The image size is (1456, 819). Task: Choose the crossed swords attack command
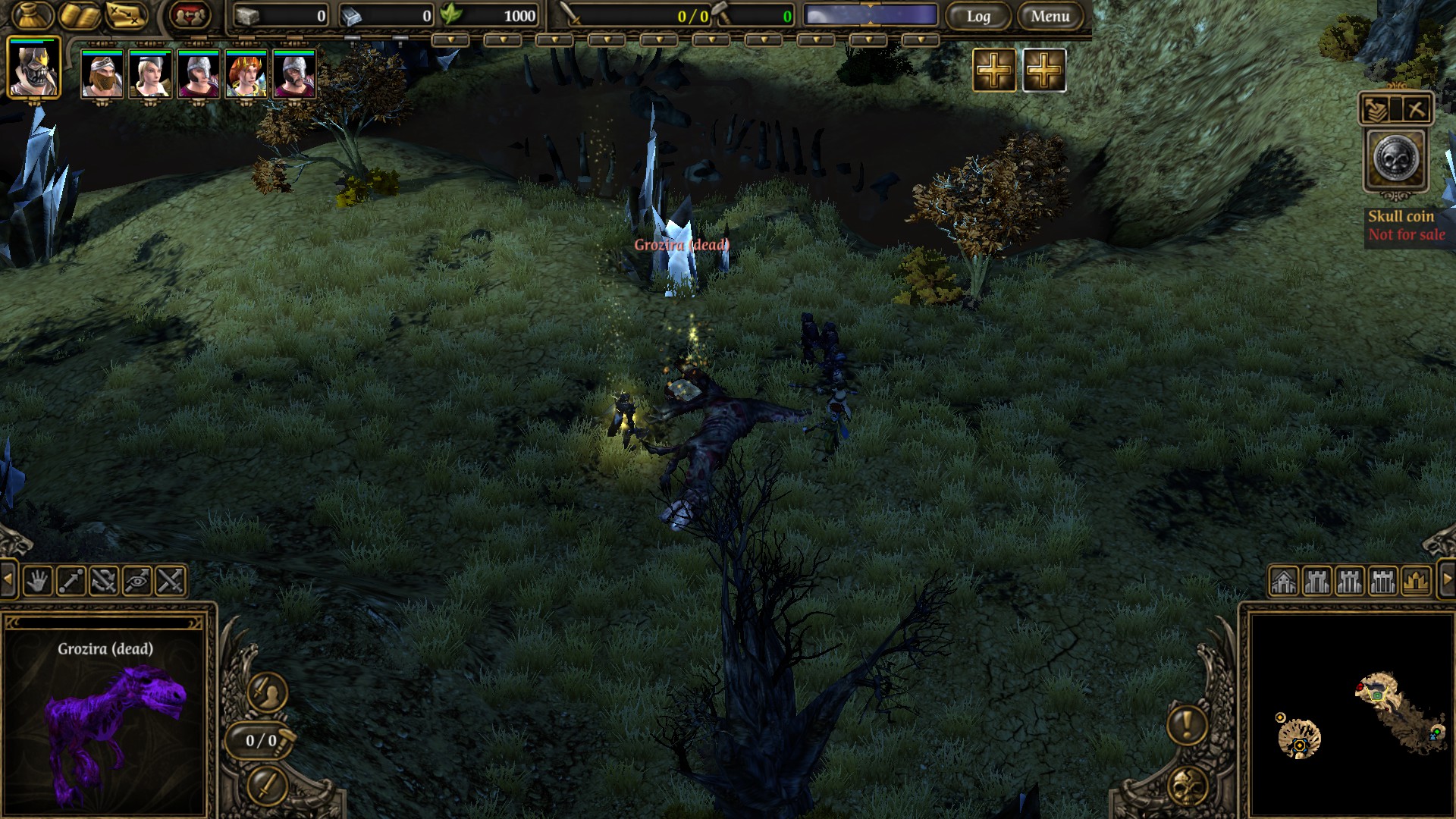click(x=171, y=582)
